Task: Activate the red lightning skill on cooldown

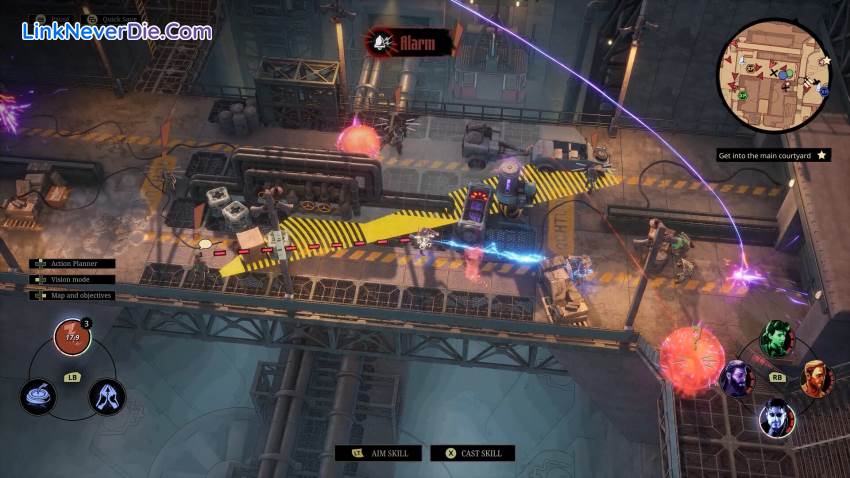Action: click(x=71, y=338)
